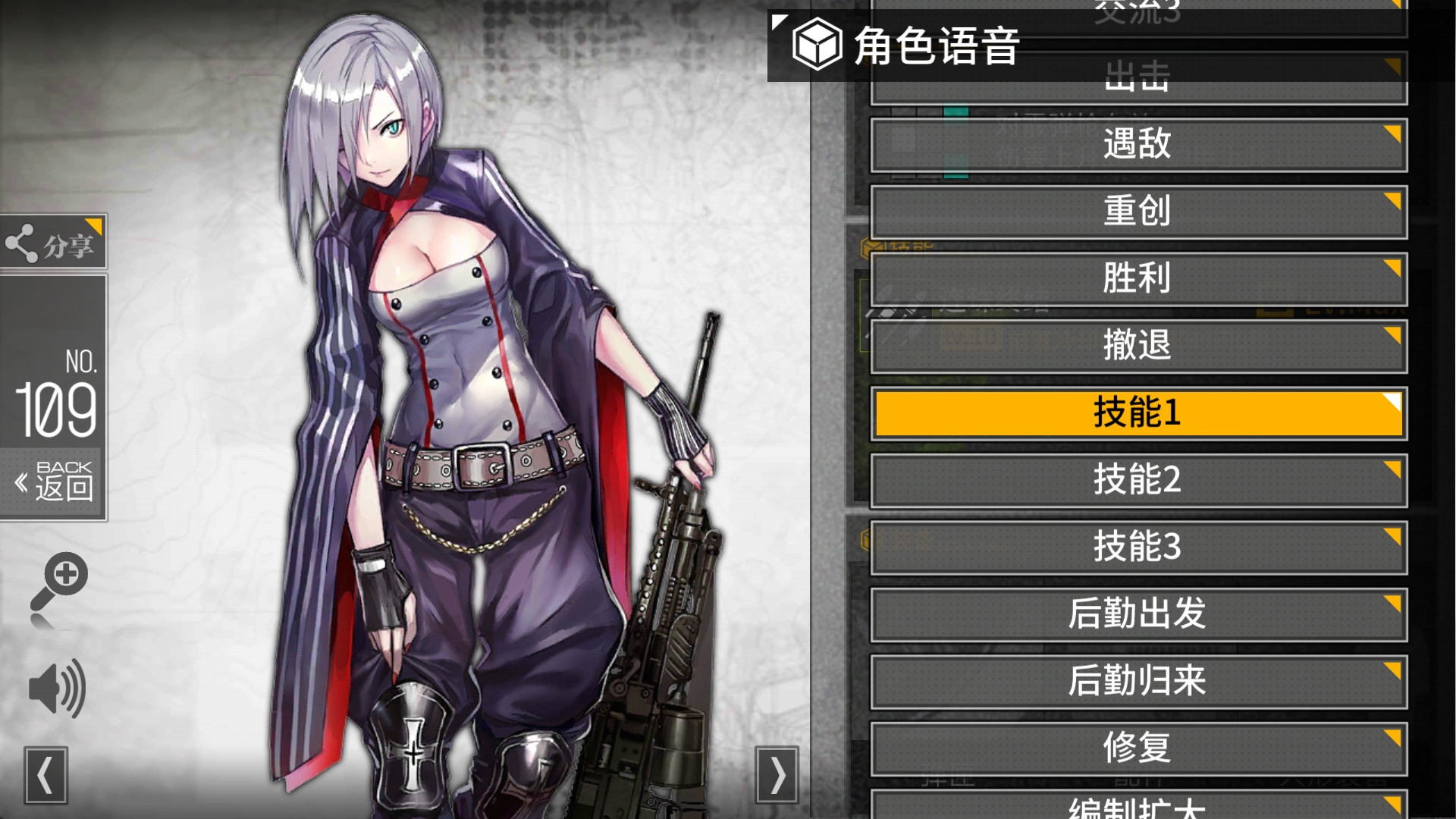Click the orange corner marker on 遇敌

(x=1392, y=130)
